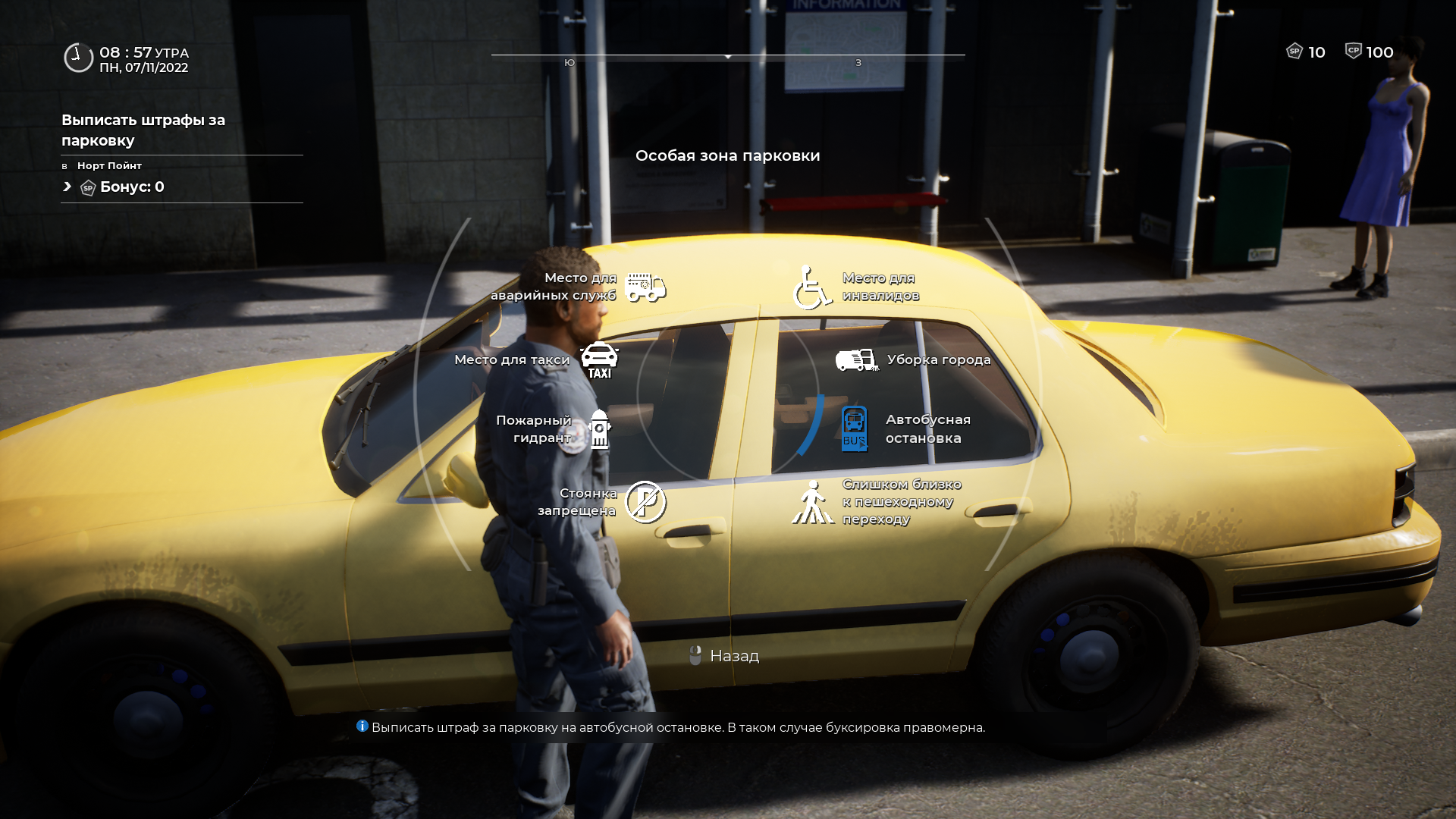Open the "Выписать штрафы за парковку" objective

[x=143, y=130]
